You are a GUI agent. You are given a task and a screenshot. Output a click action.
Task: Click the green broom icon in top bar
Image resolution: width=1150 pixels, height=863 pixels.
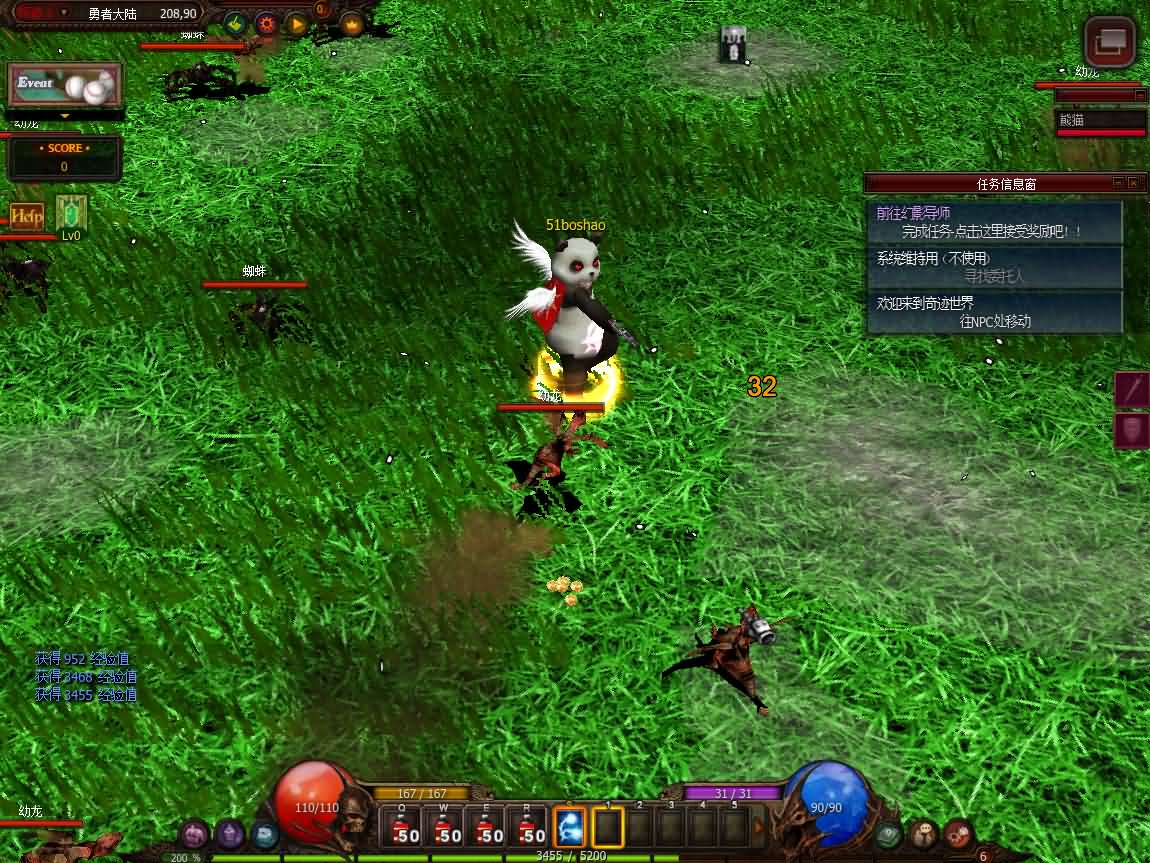(235, 22)
